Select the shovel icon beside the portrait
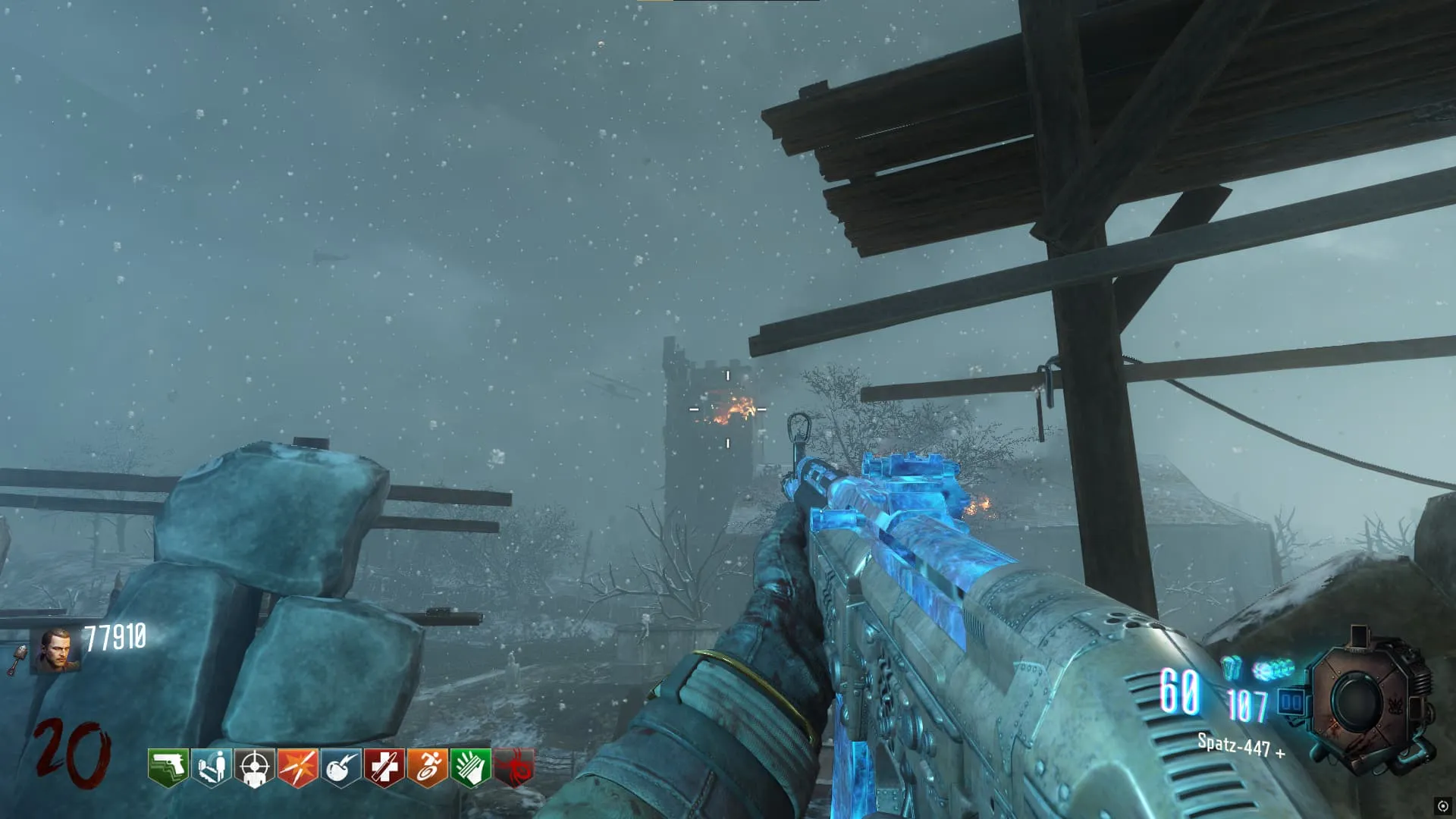Screen dimensions: 1456x819 (17, 660)
